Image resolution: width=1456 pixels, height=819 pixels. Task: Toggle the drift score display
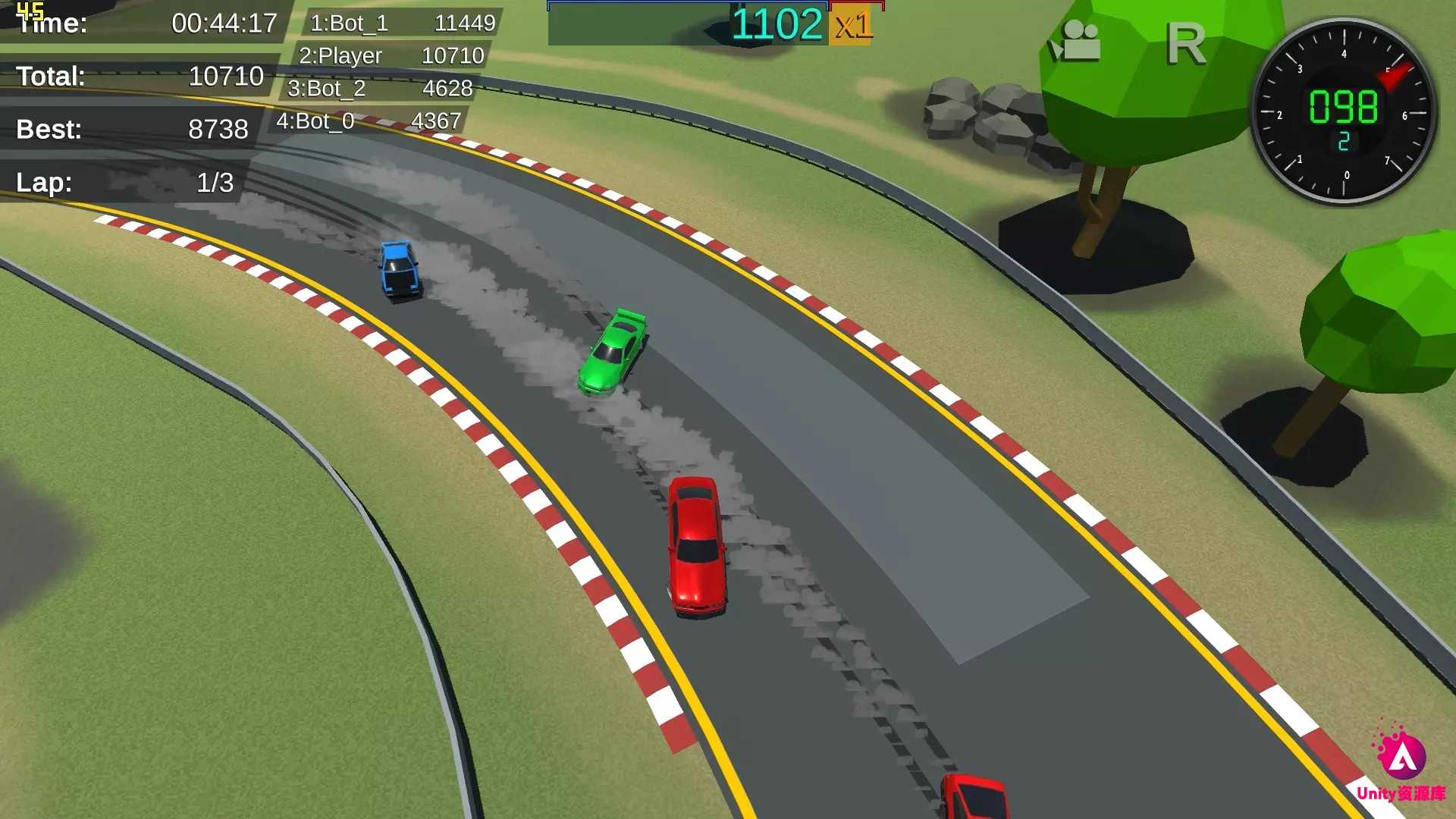[x=778, y=24]
